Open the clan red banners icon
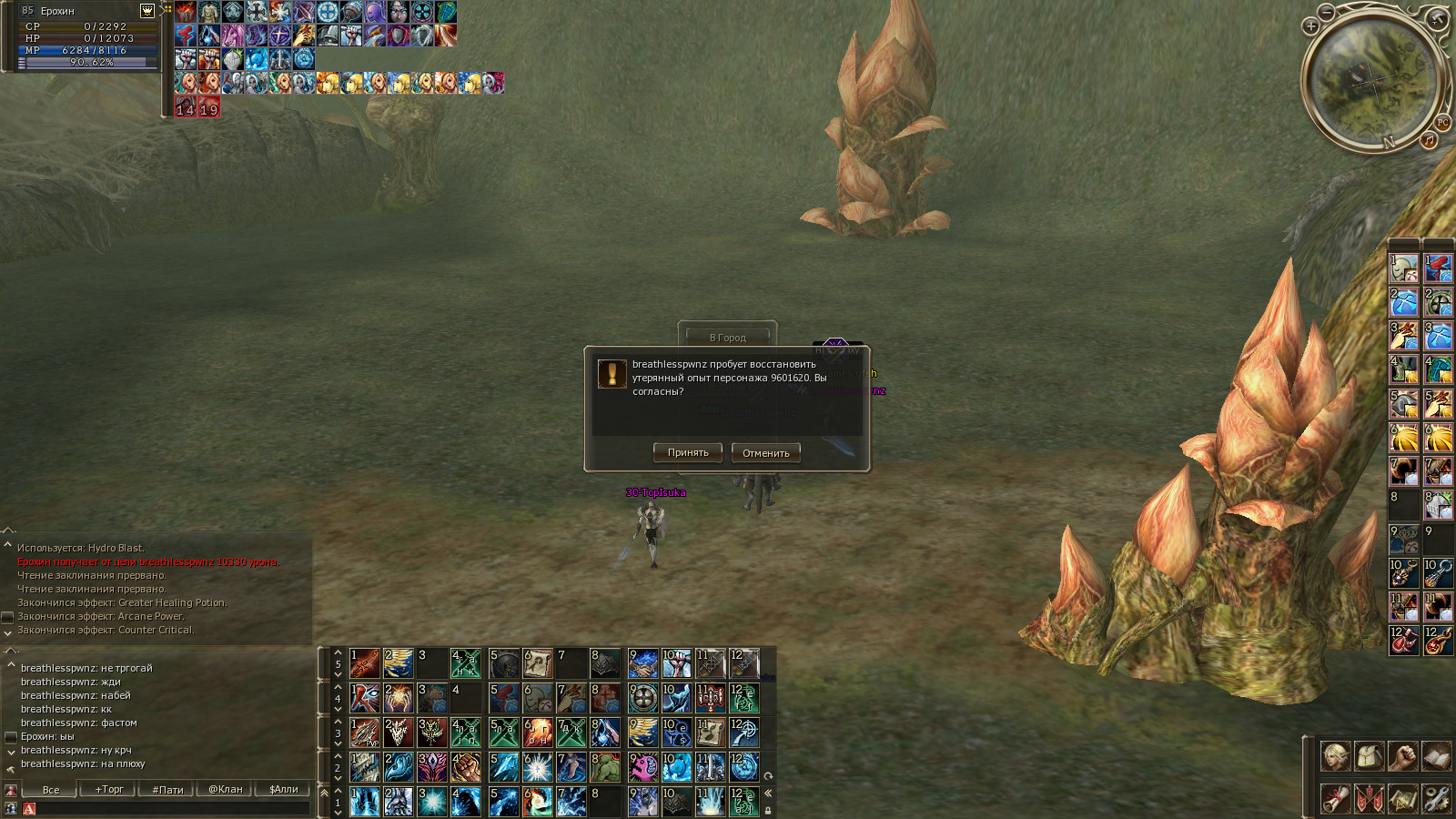This screenshot has width=1456, height=819. coord(1369,798)
